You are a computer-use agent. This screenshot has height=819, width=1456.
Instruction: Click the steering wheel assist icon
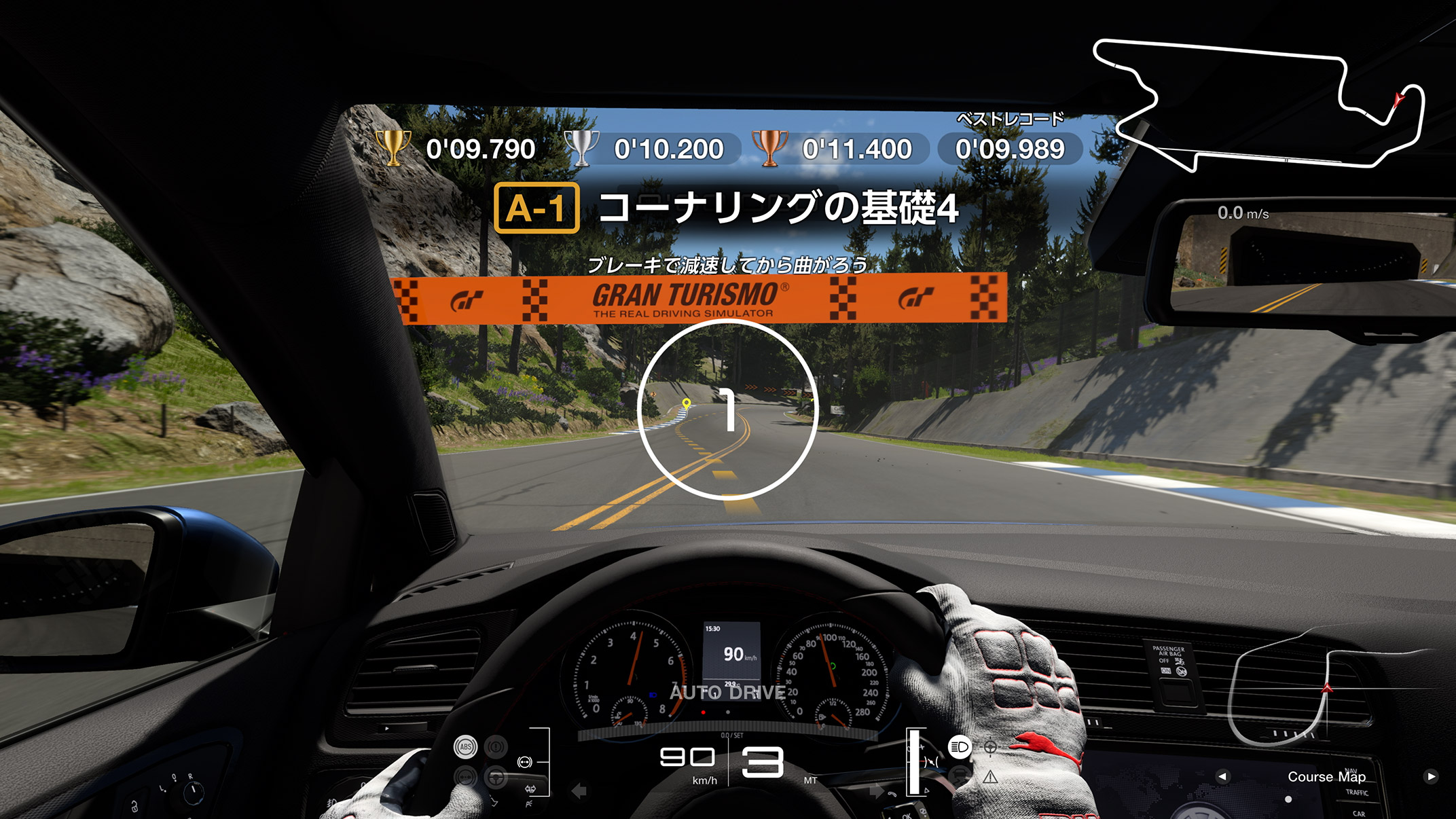tap(496, 777)
